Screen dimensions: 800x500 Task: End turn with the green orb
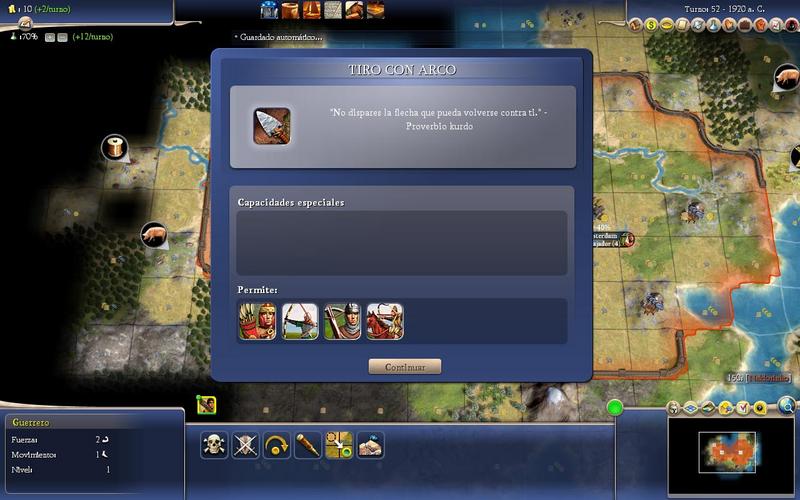(615, 407)
